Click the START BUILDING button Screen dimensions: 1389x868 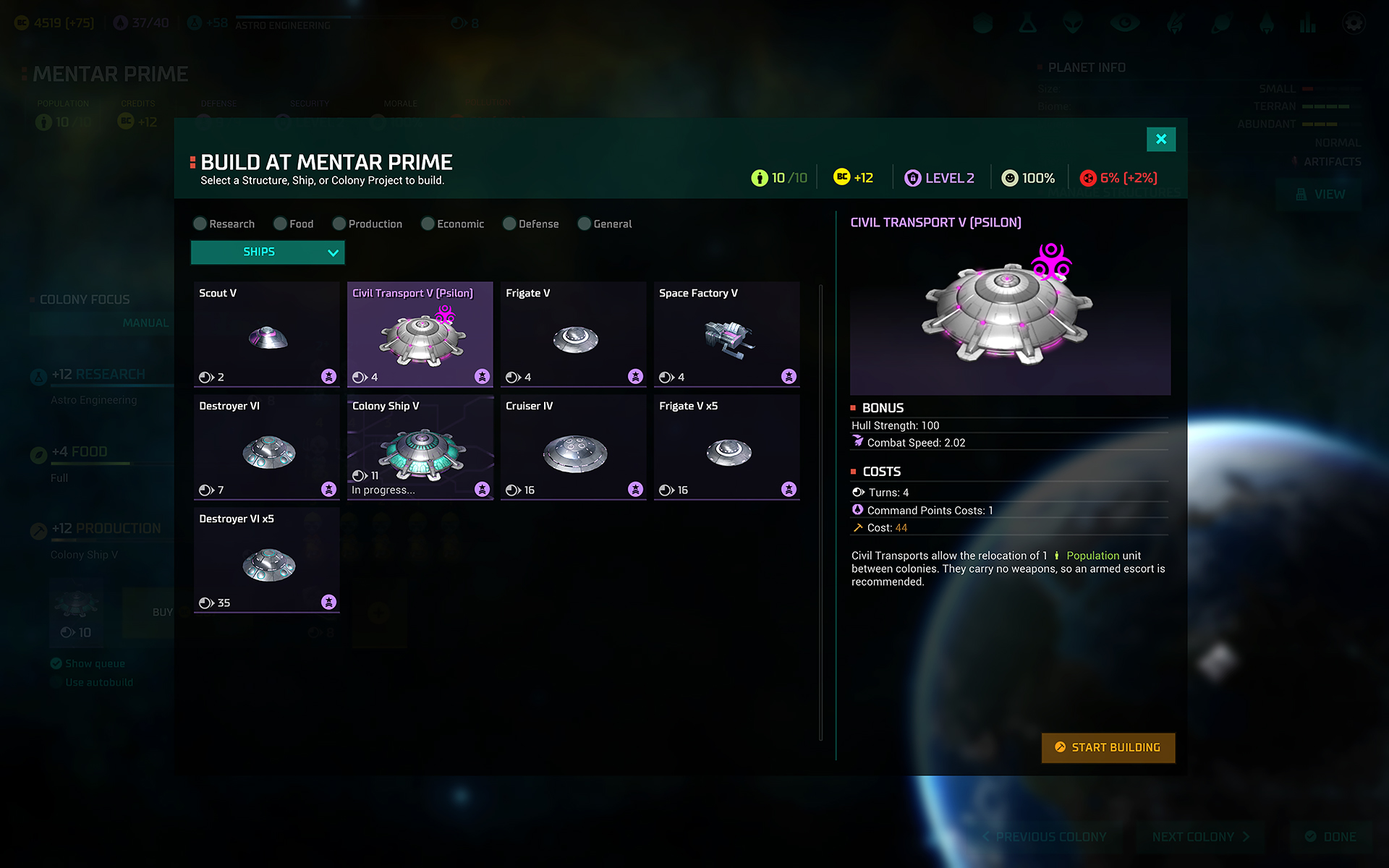[1108, 748]
